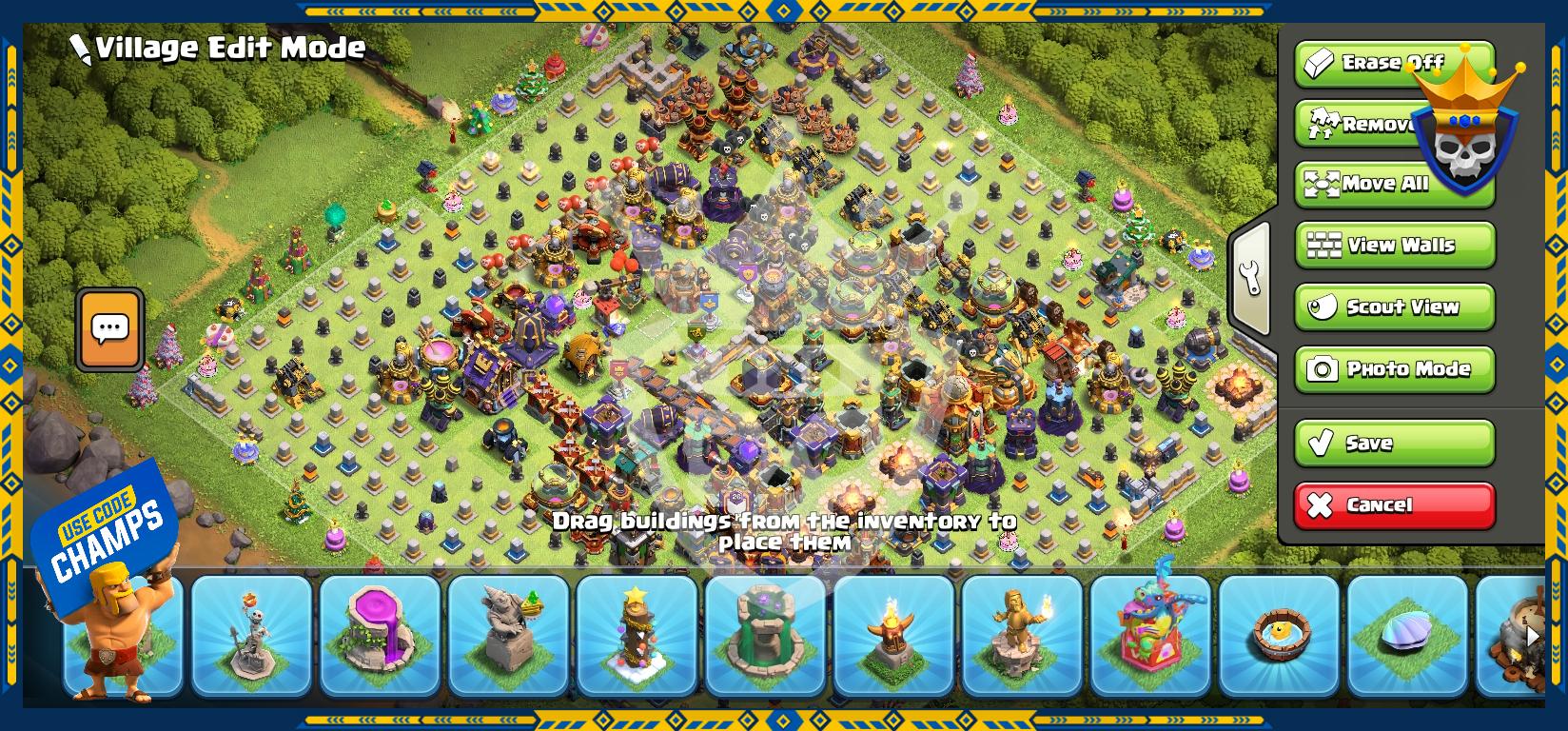Pick the mossy green stone tower decoration
This screenshot has height=731, width=1568.
pos(766,634)
